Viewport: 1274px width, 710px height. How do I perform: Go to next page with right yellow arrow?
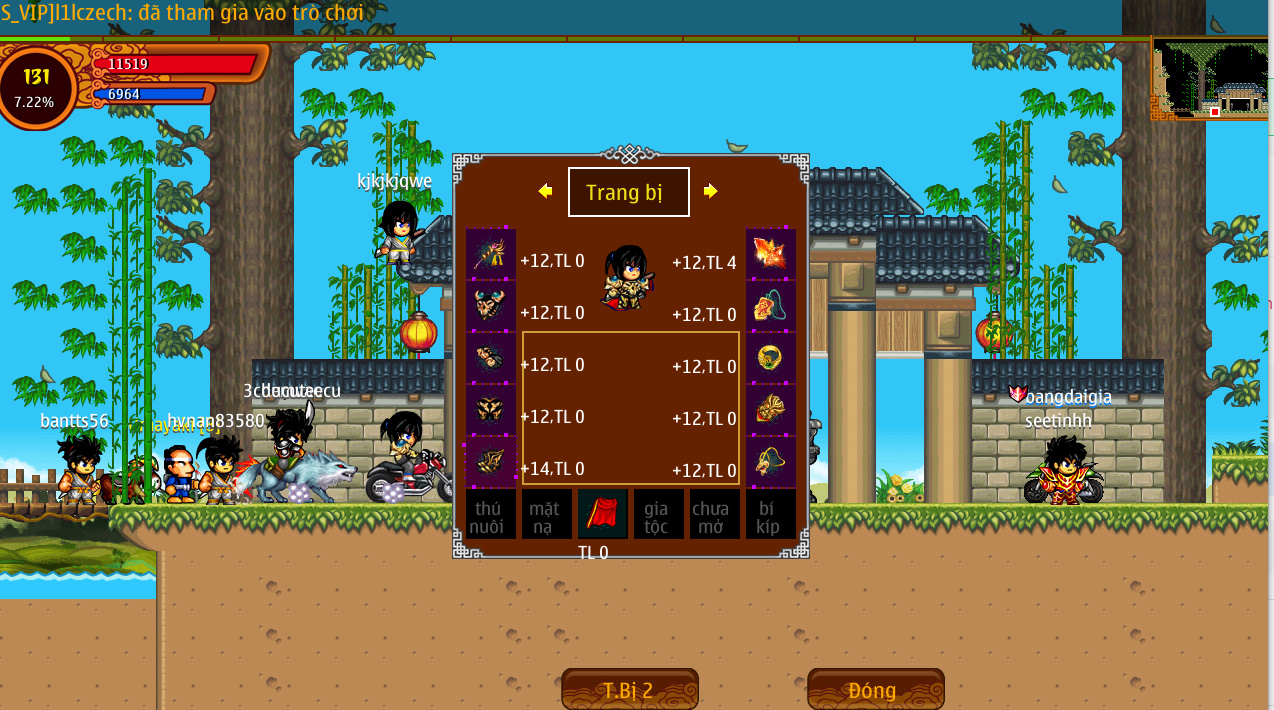coord(711,191)
